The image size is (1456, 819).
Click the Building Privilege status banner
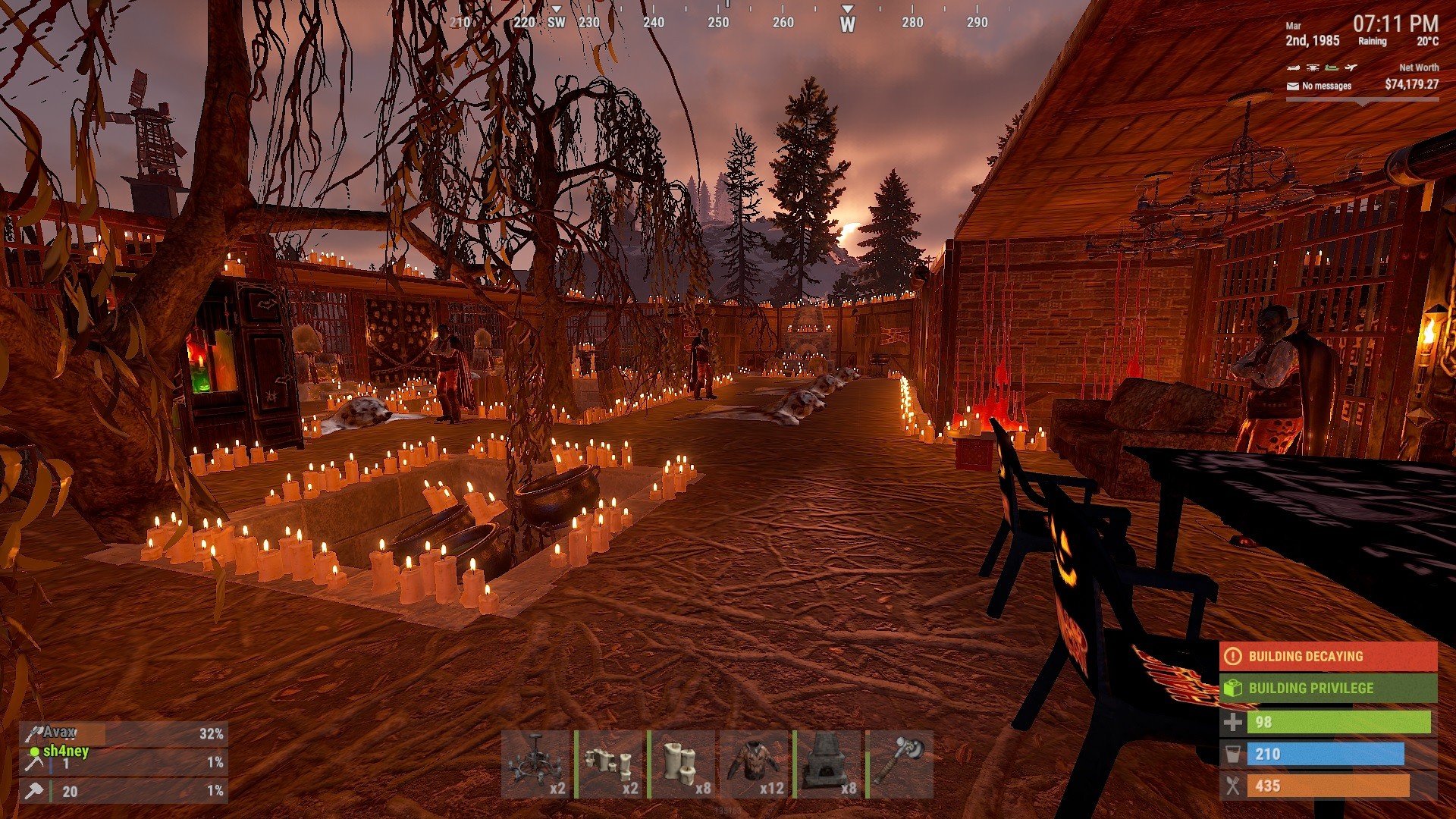[x=1328, y=689]
